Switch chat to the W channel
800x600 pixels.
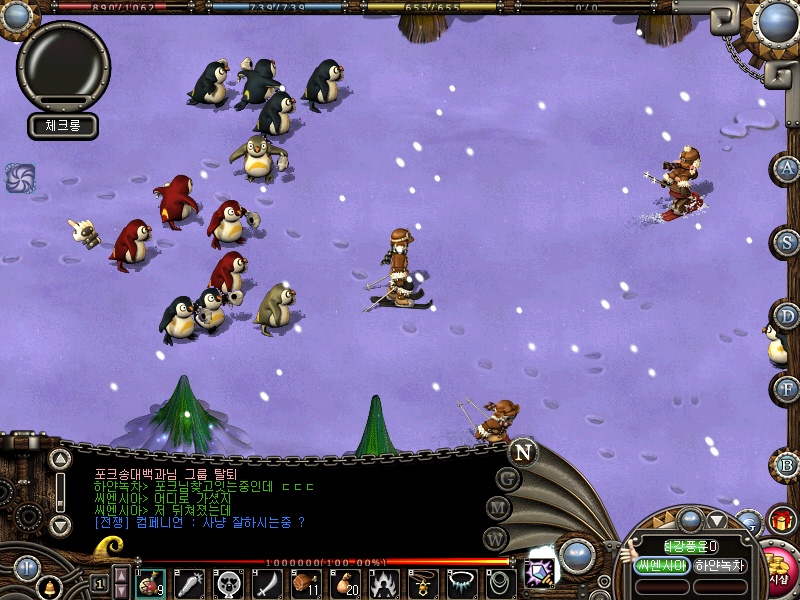coord(495,539)
